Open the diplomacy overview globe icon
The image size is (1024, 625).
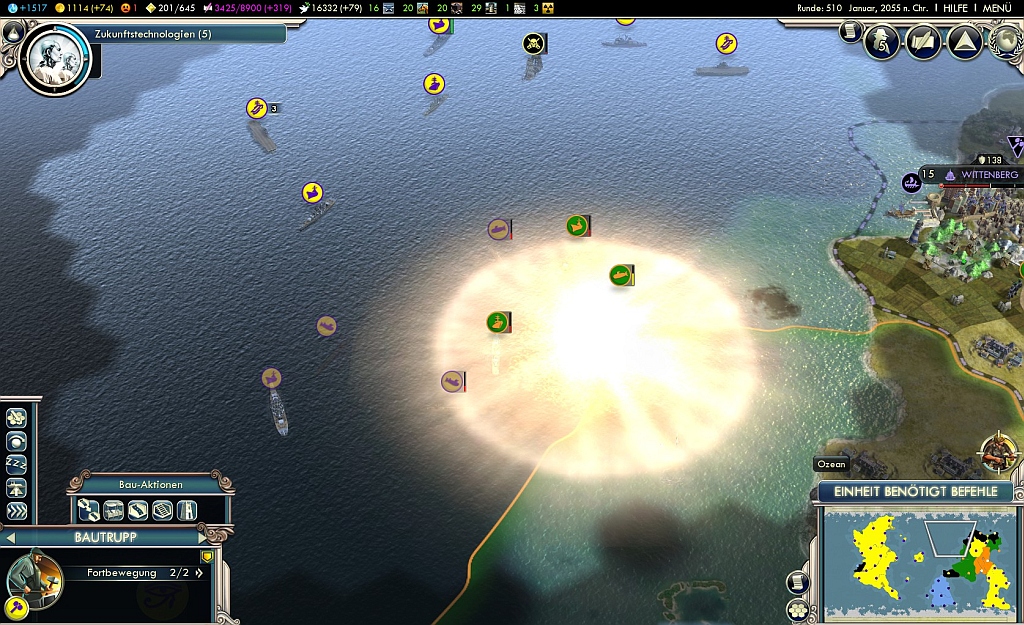[1005, 42]
